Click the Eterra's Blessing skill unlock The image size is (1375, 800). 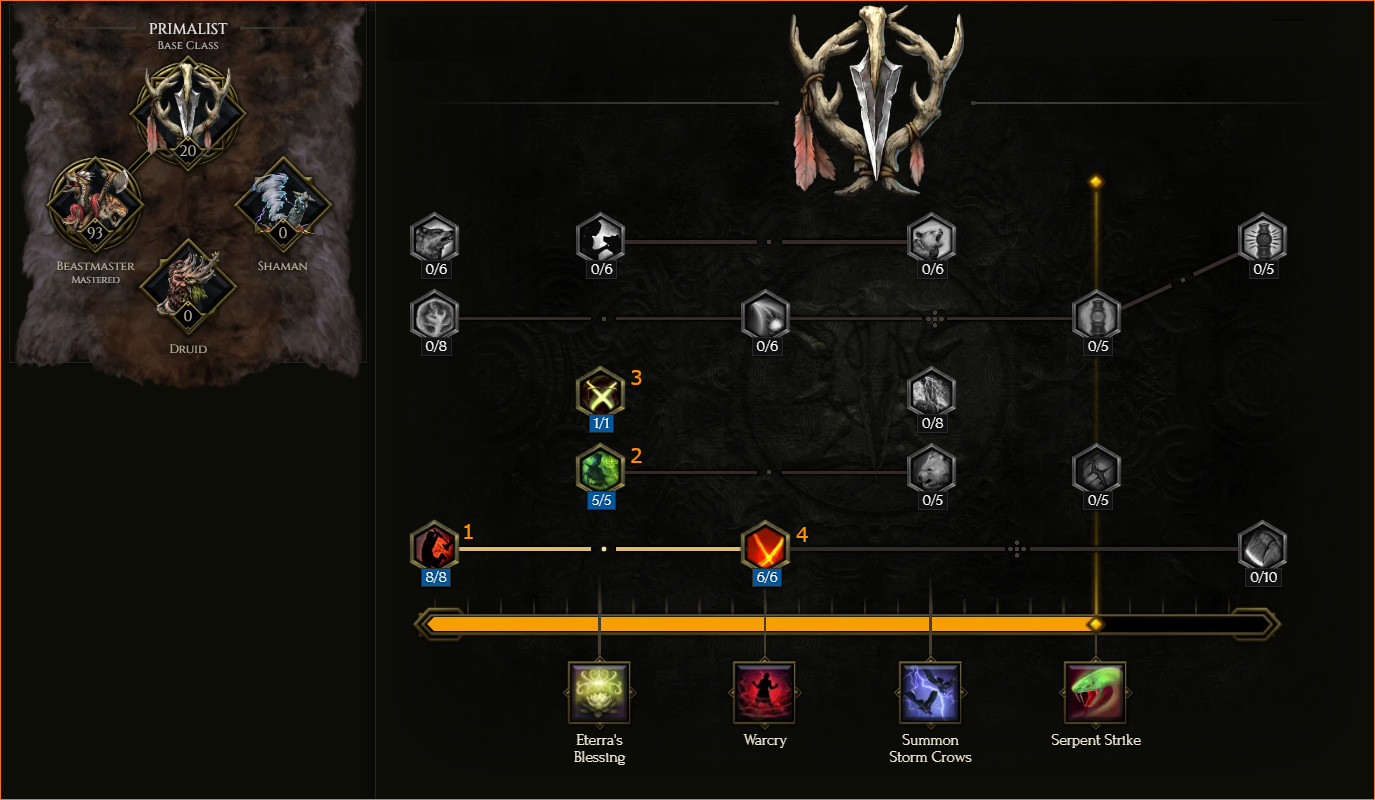tap(599, 692)
